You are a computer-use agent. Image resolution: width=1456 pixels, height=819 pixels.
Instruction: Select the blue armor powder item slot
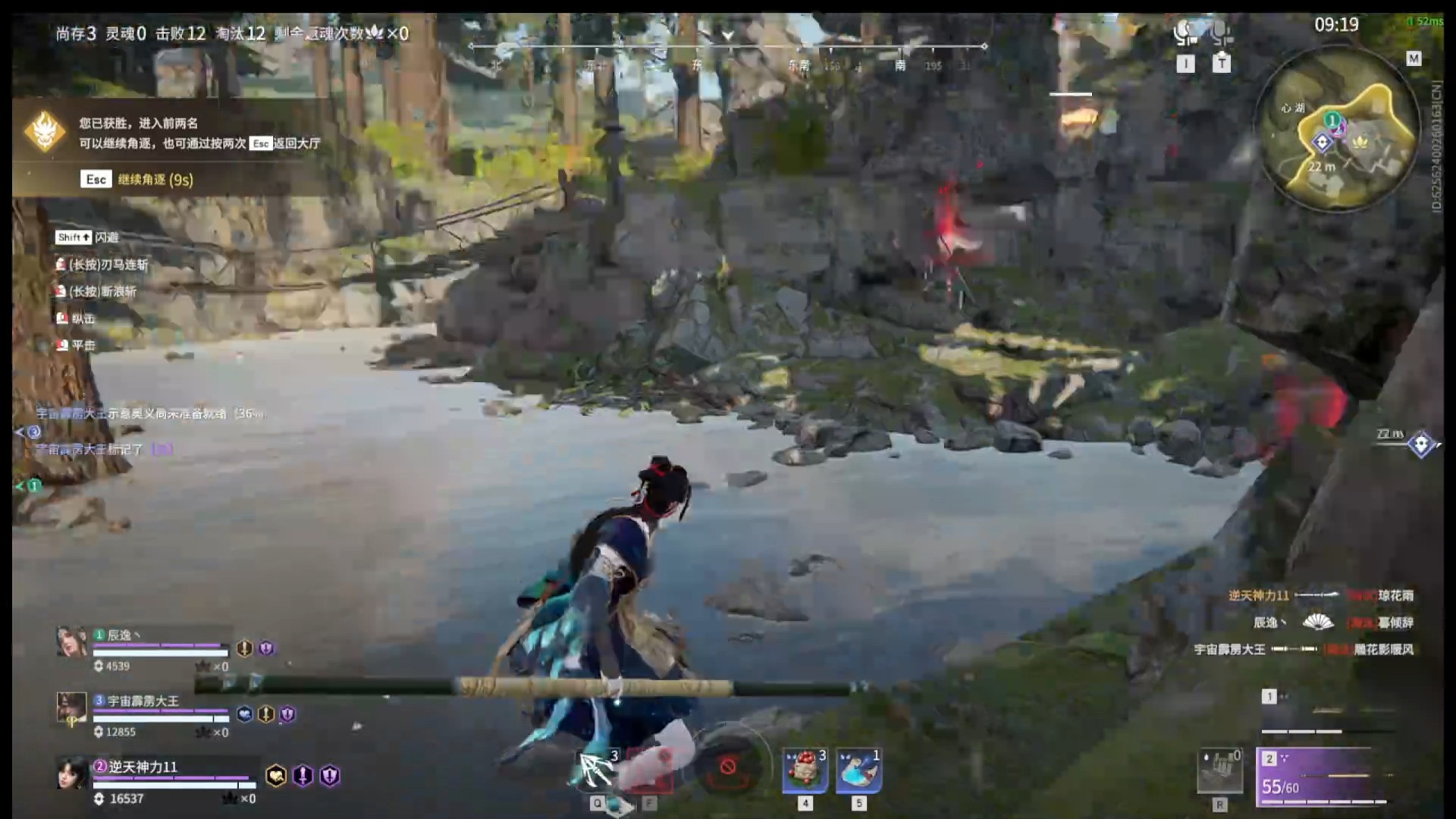(858, 770)
